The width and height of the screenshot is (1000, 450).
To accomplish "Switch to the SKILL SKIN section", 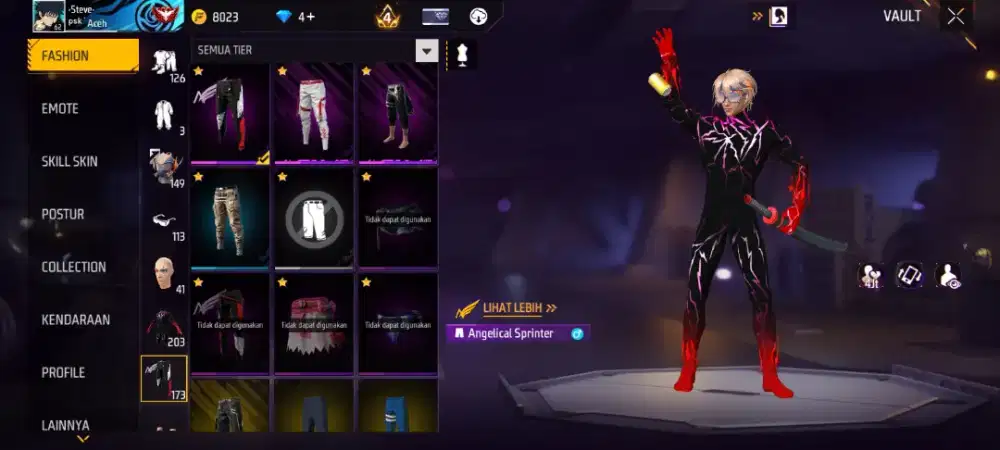I will pos(69,162).
